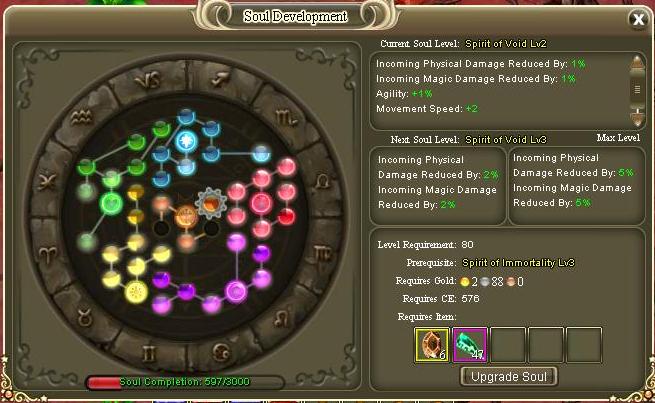Select the large yellow sun soul node
The image size is (655, 403).
pyautogui.click(x=135, y=292)
